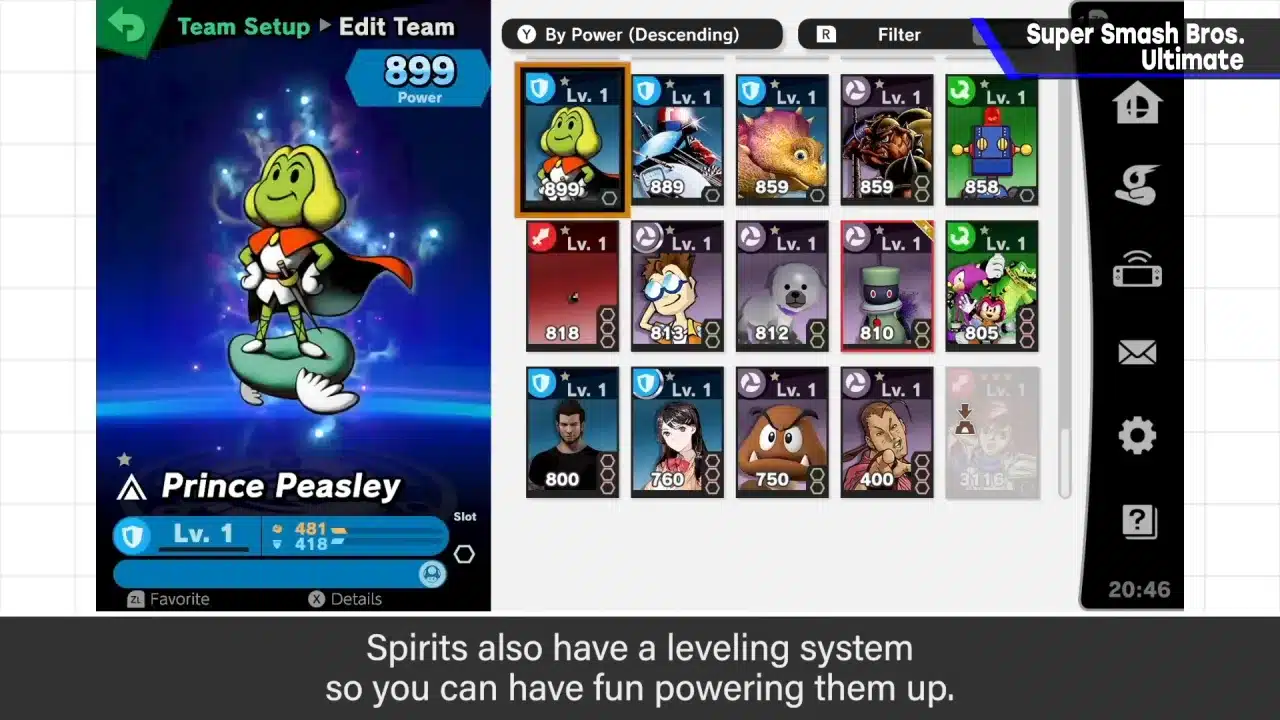Select Edit Team in the breadcrumb

tap(397, 27)
